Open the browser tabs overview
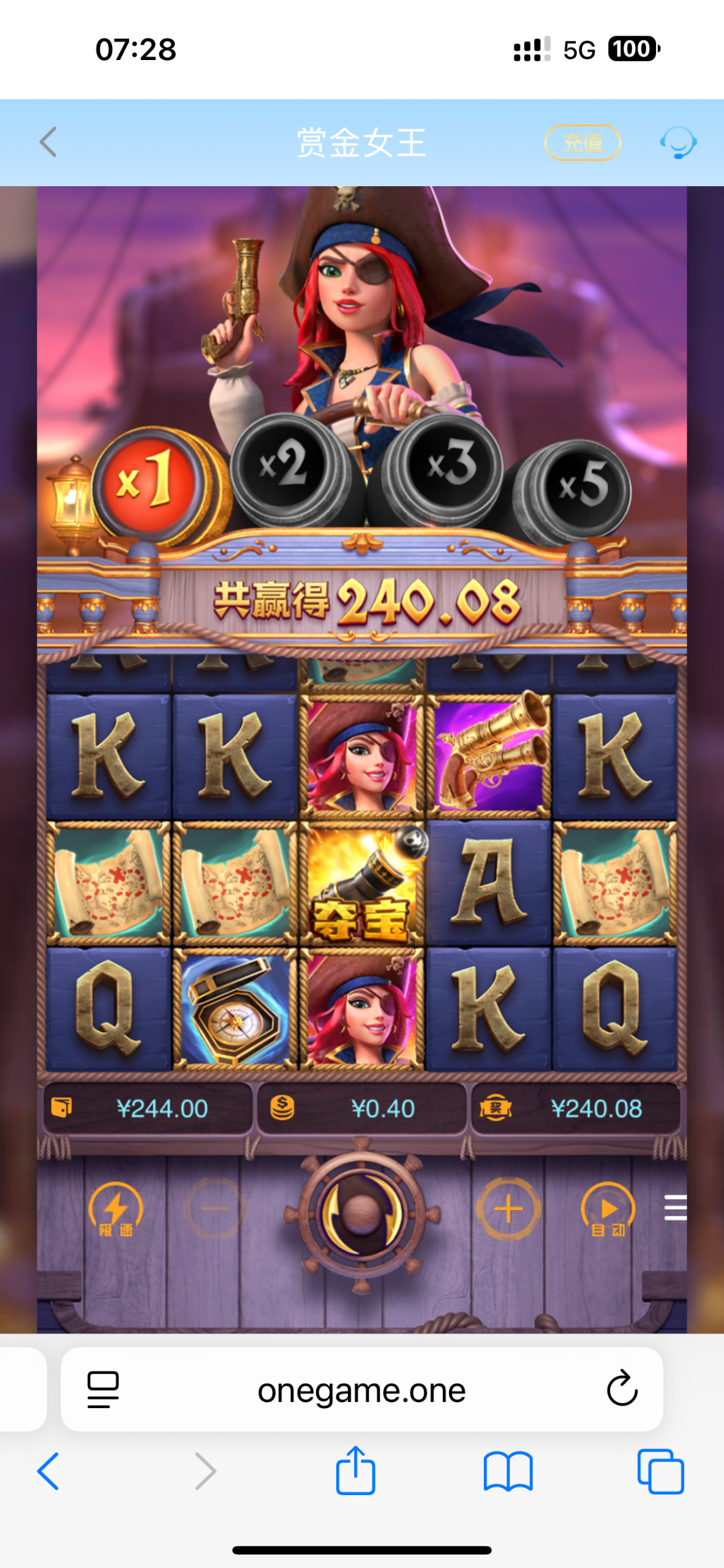 660,1471
